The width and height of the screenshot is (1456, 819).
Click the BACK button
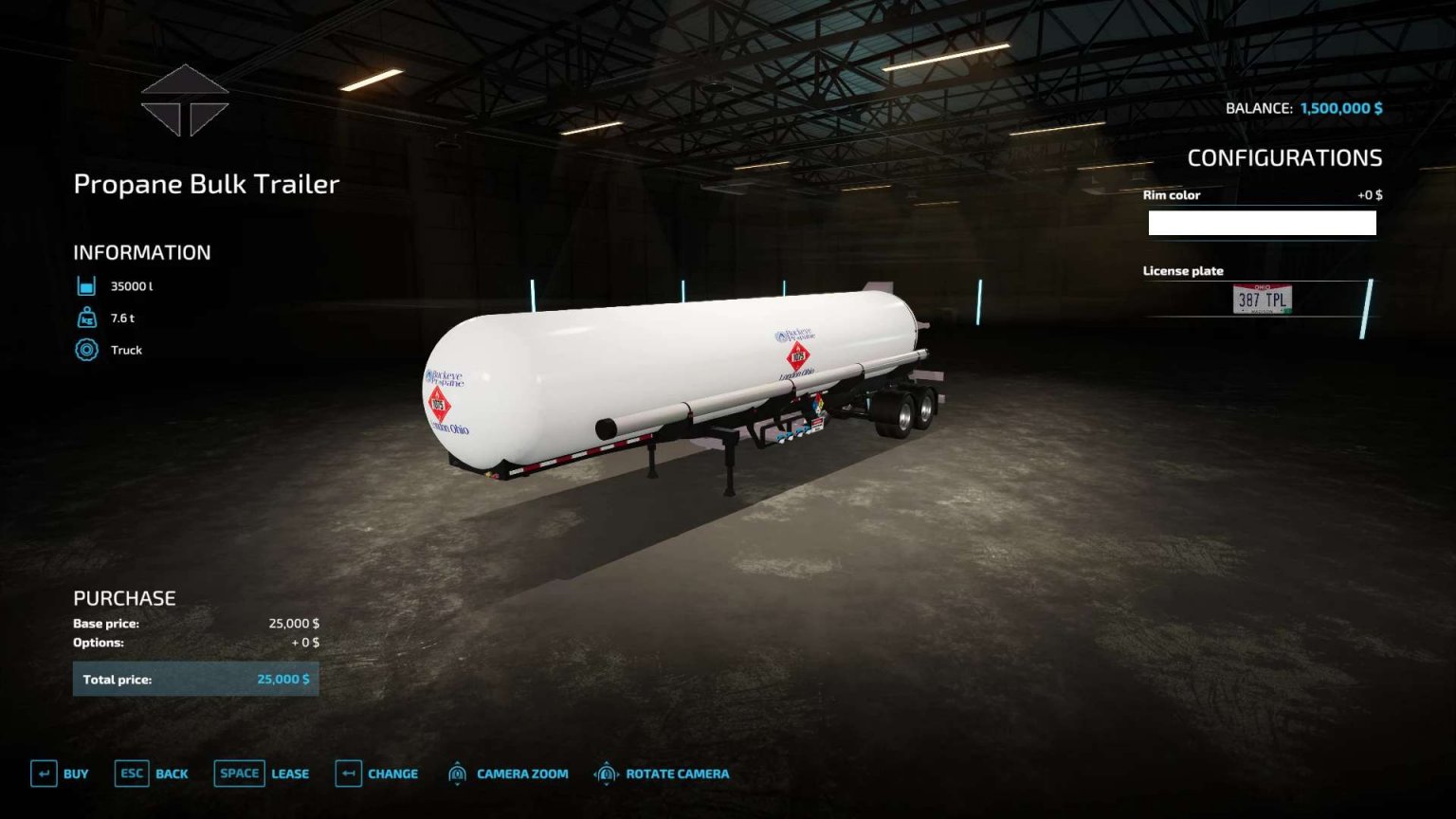point(173,774)
